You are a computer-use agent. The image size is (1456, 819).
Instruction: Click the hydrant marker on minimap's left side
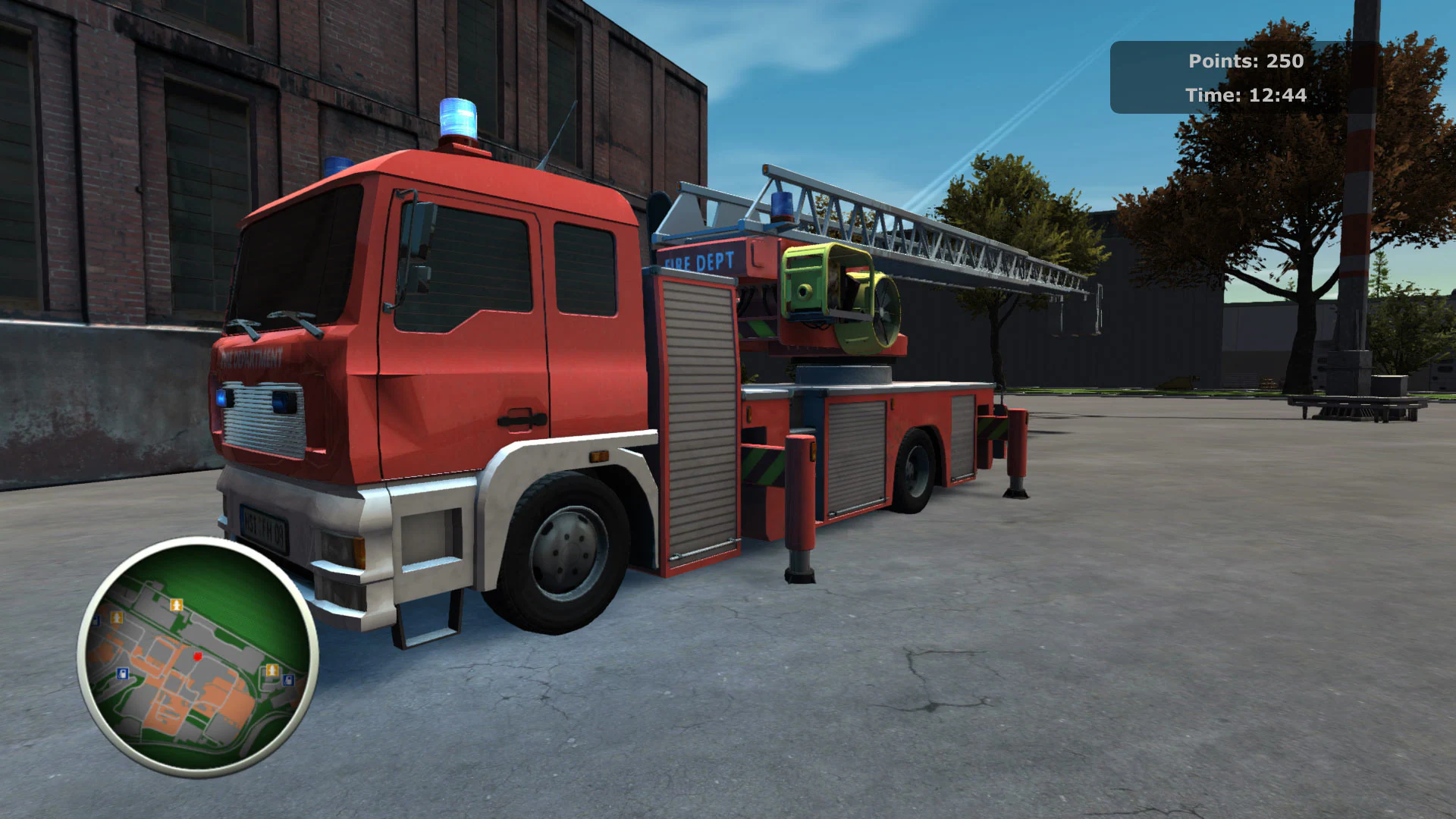[117, 617]
